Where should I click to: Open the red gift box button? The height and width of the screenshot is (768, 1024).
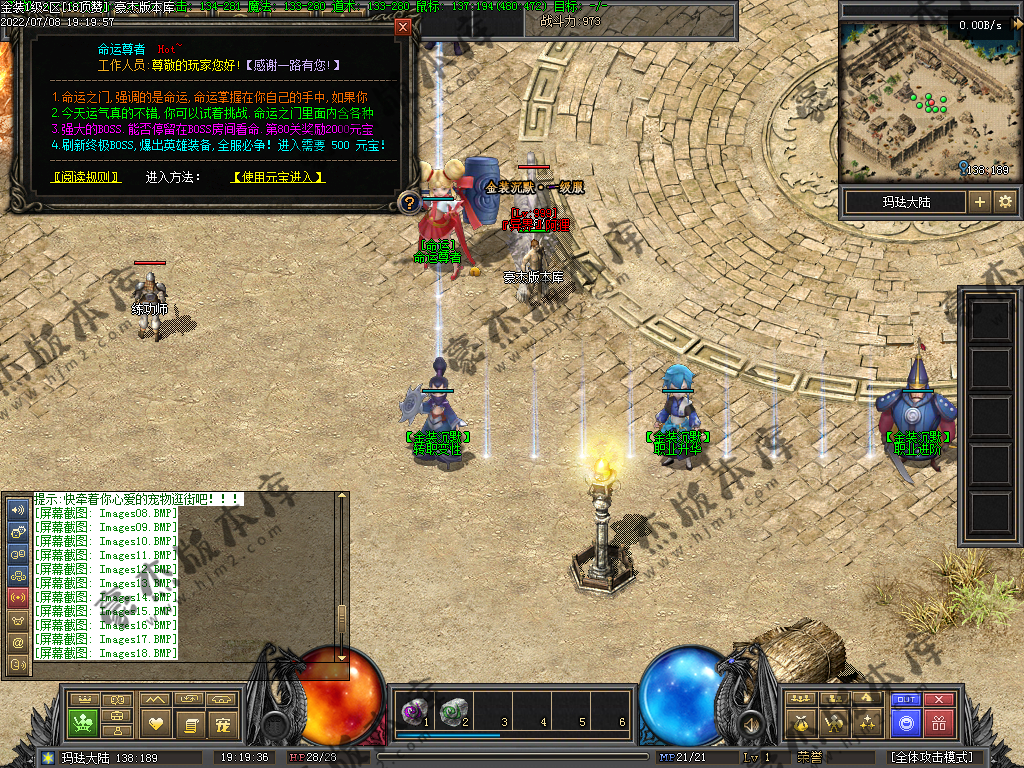point(939,722)
